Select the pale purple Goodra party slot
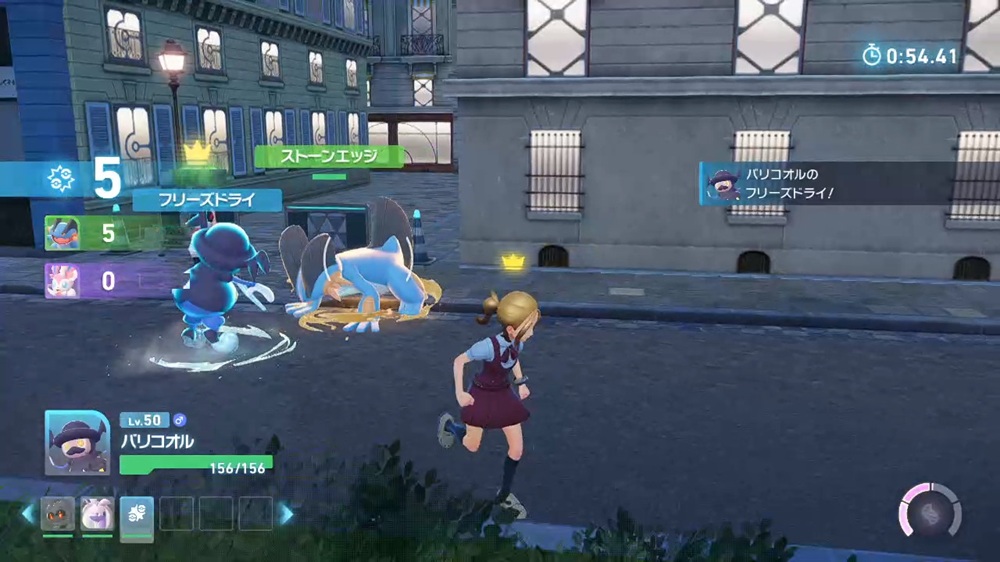 (97, 514)
